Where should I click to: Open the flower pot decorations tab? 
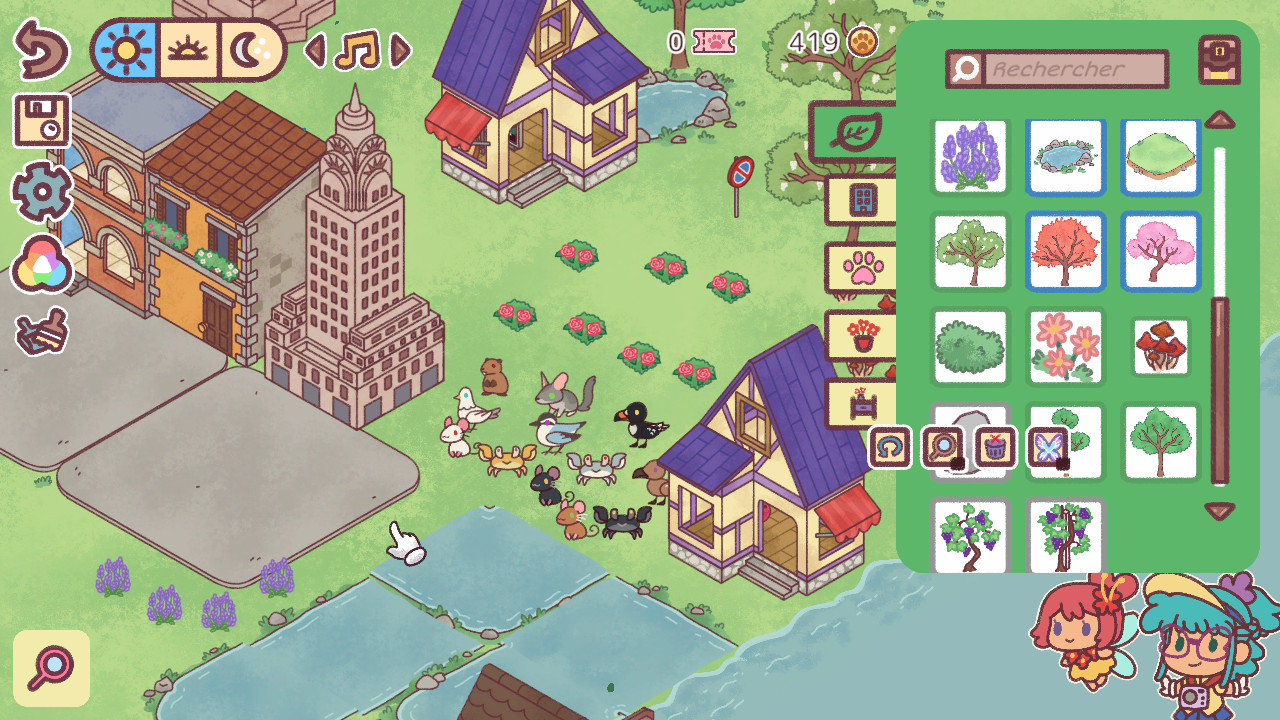860,336
